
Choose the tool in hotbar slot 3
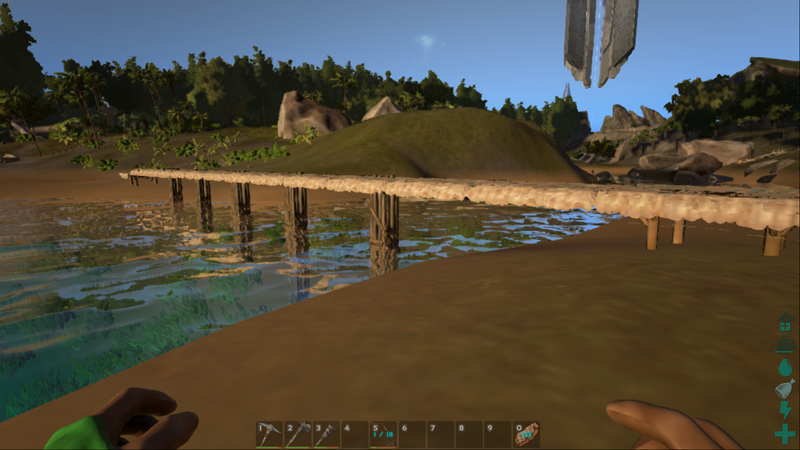[326, 434]
